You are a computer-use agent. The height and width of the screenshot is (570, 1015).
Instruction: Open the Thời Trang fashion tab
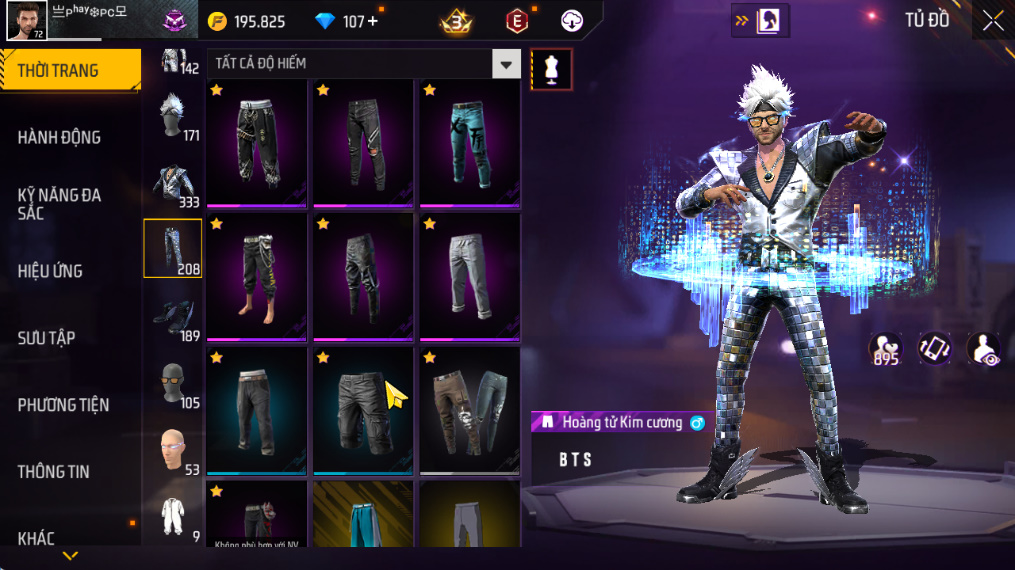(x=70, y=70)
